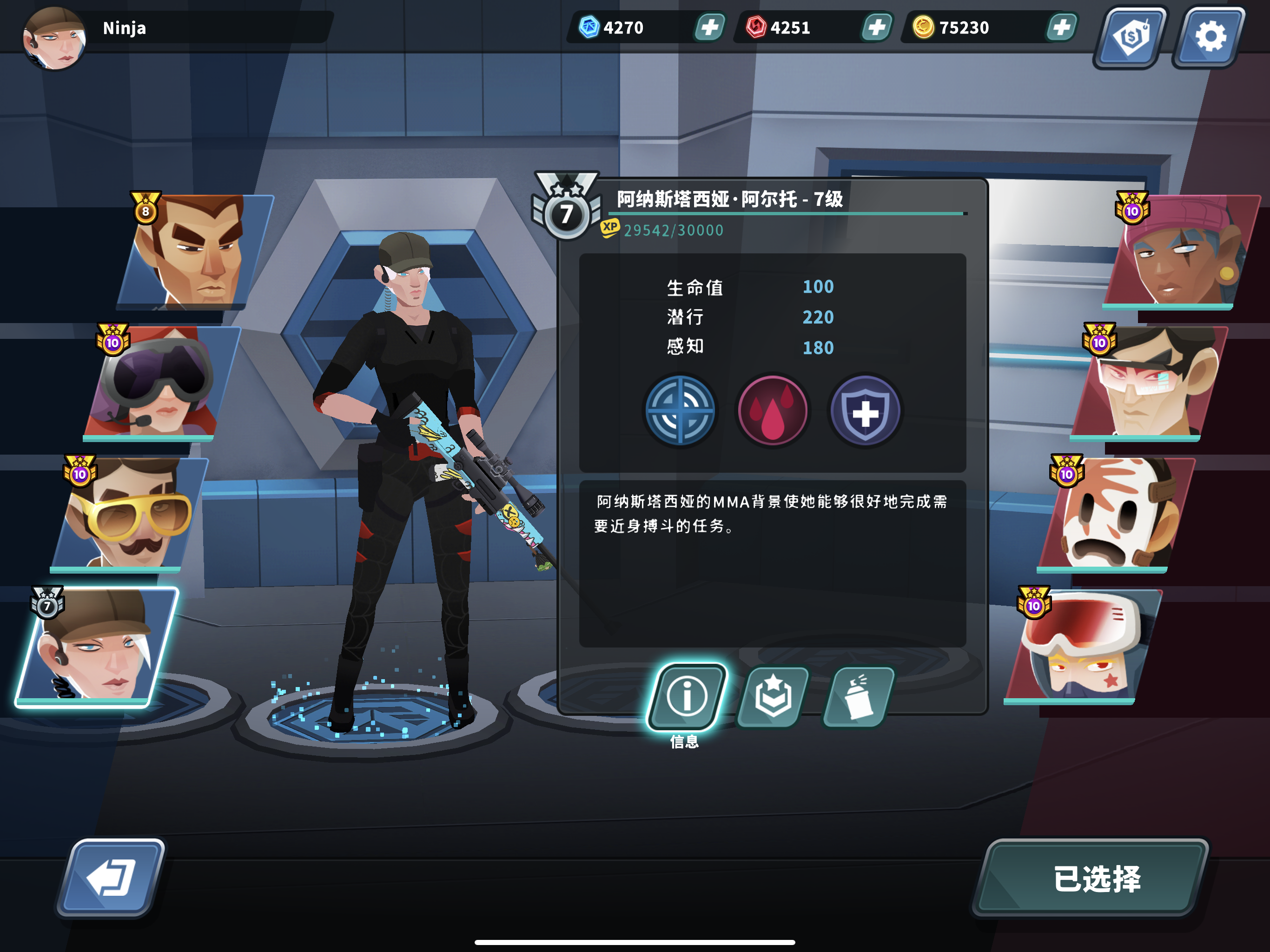Add more gold coins with the plus button
1270x952 pixels.
coord(1062,27)
